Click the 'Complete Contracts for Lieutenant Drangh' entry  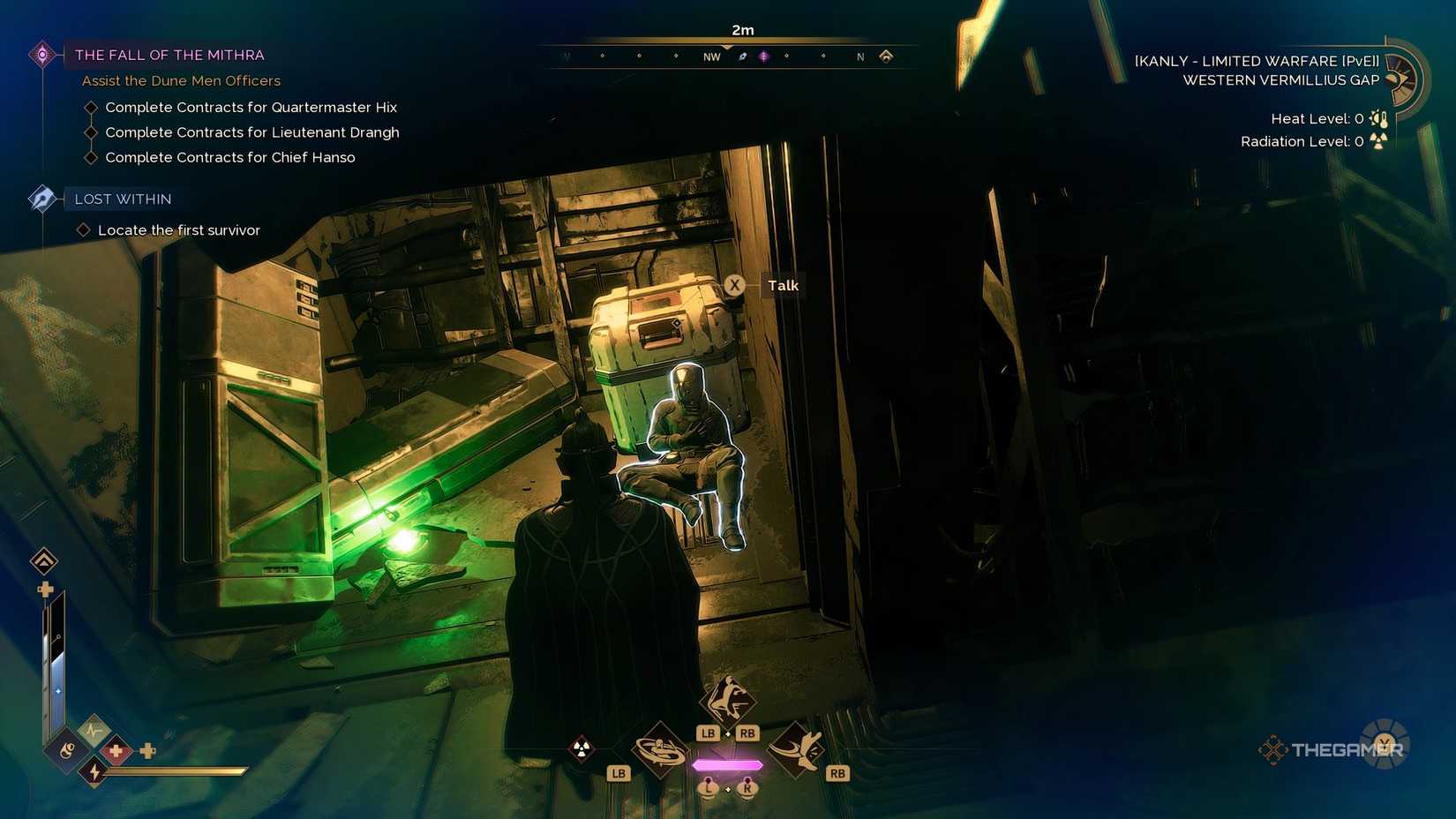[252, 131]
